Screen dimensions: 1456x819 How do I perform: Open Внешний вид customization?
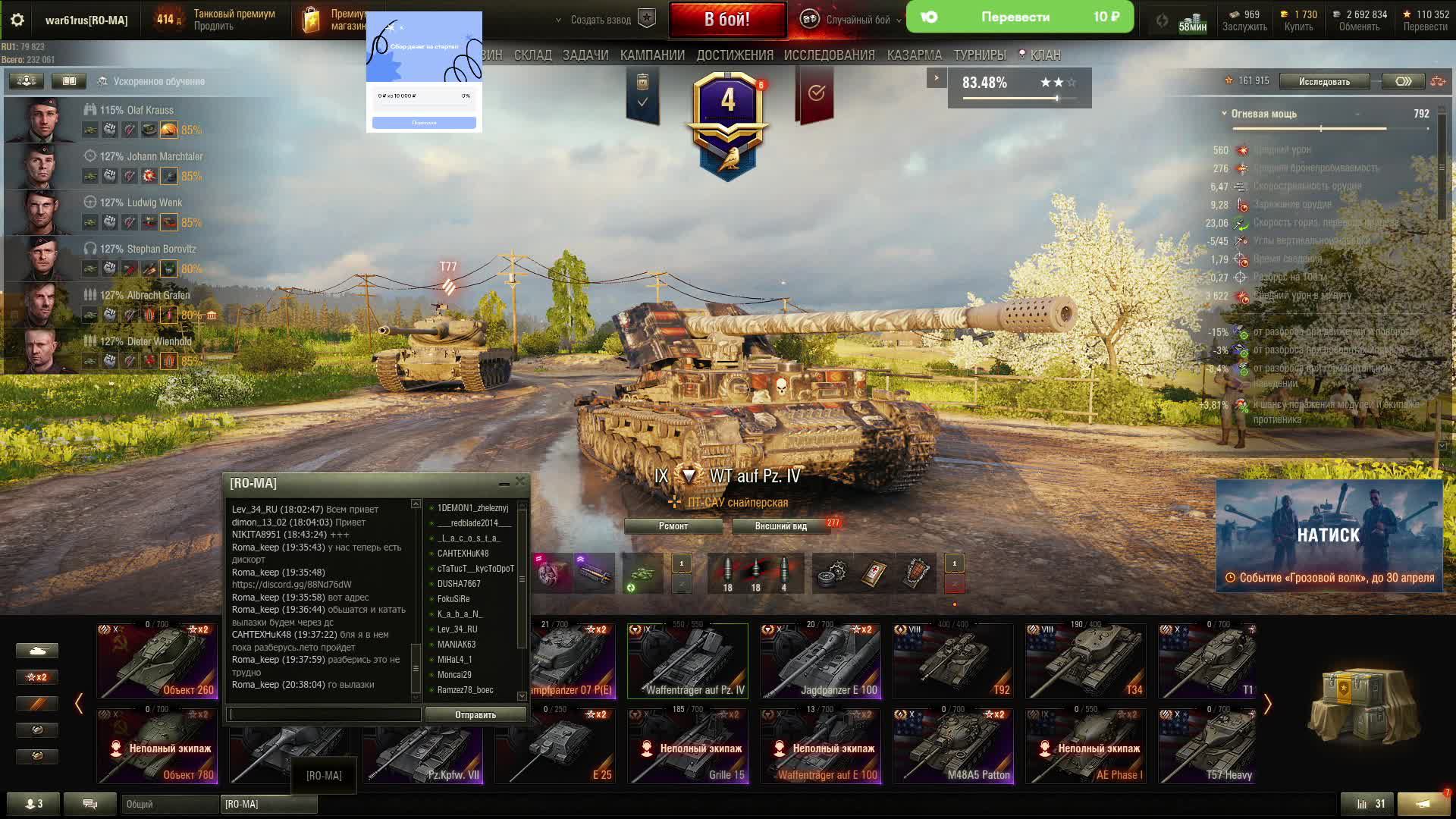pyautogui.click(x=780, y=526)
